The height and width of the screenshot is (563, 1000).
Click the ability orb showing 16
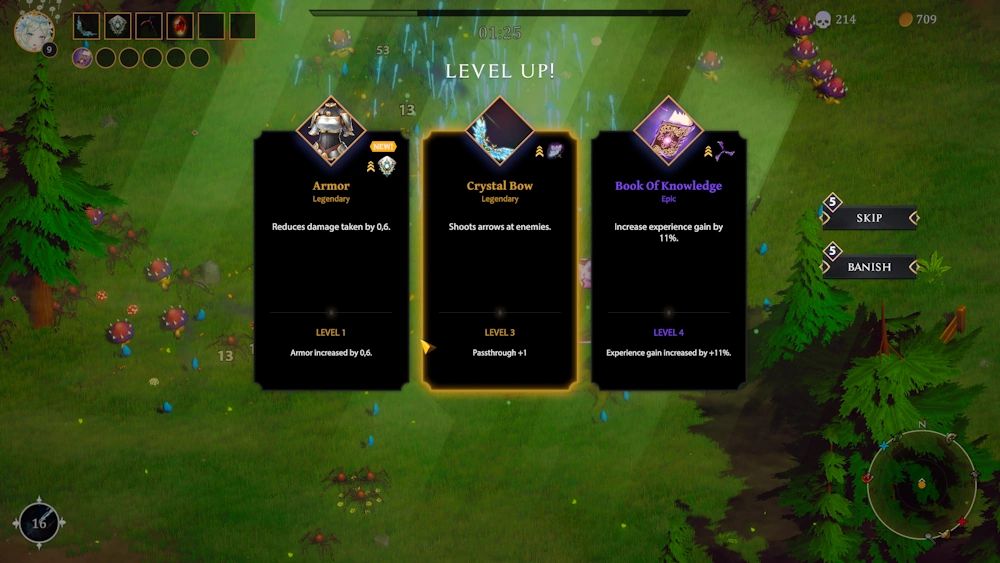[40, 522]
